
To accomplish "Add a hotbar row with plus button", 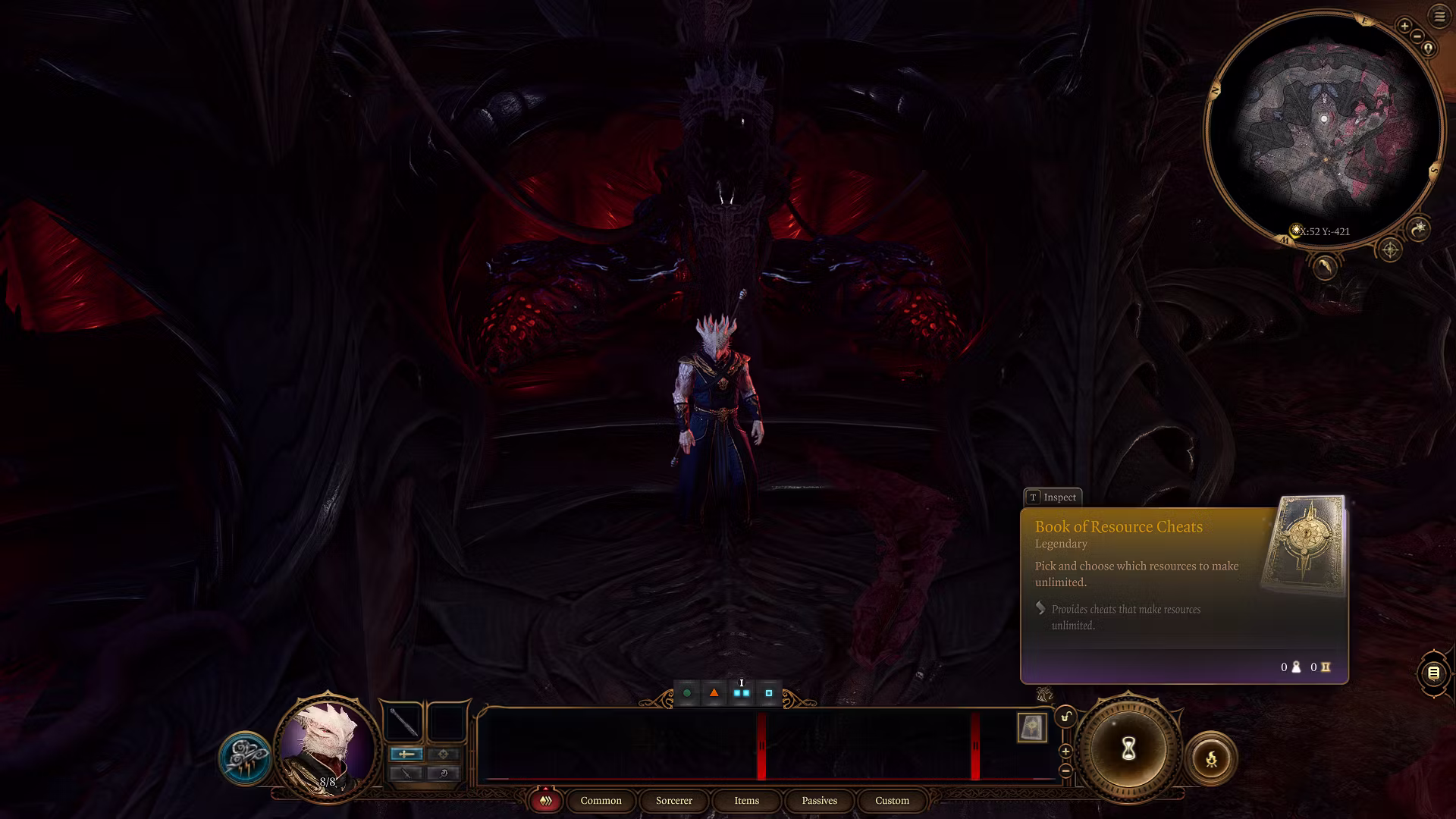I will [1065, 752].
